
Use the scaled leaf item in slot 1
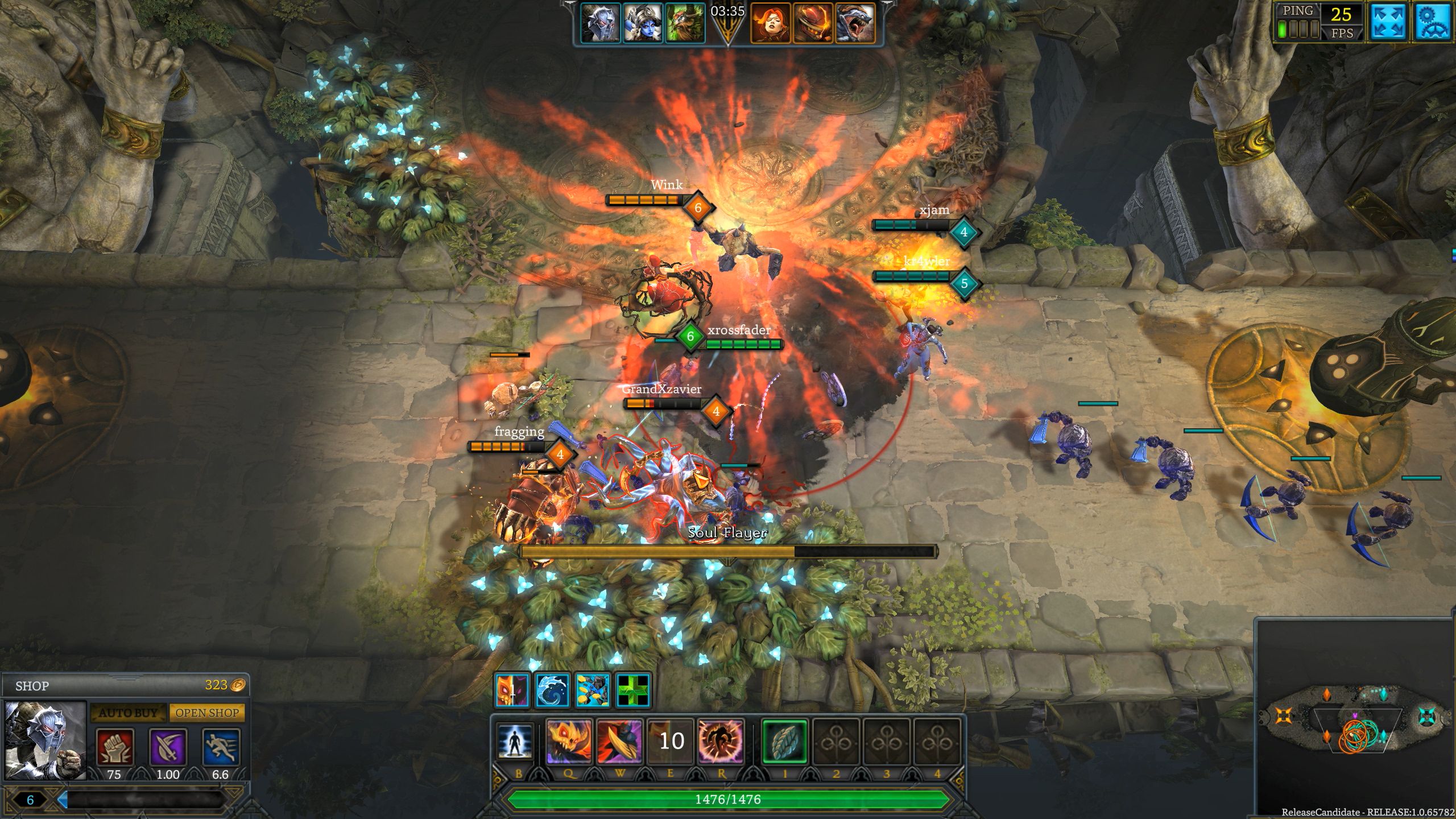click(785, 741)
